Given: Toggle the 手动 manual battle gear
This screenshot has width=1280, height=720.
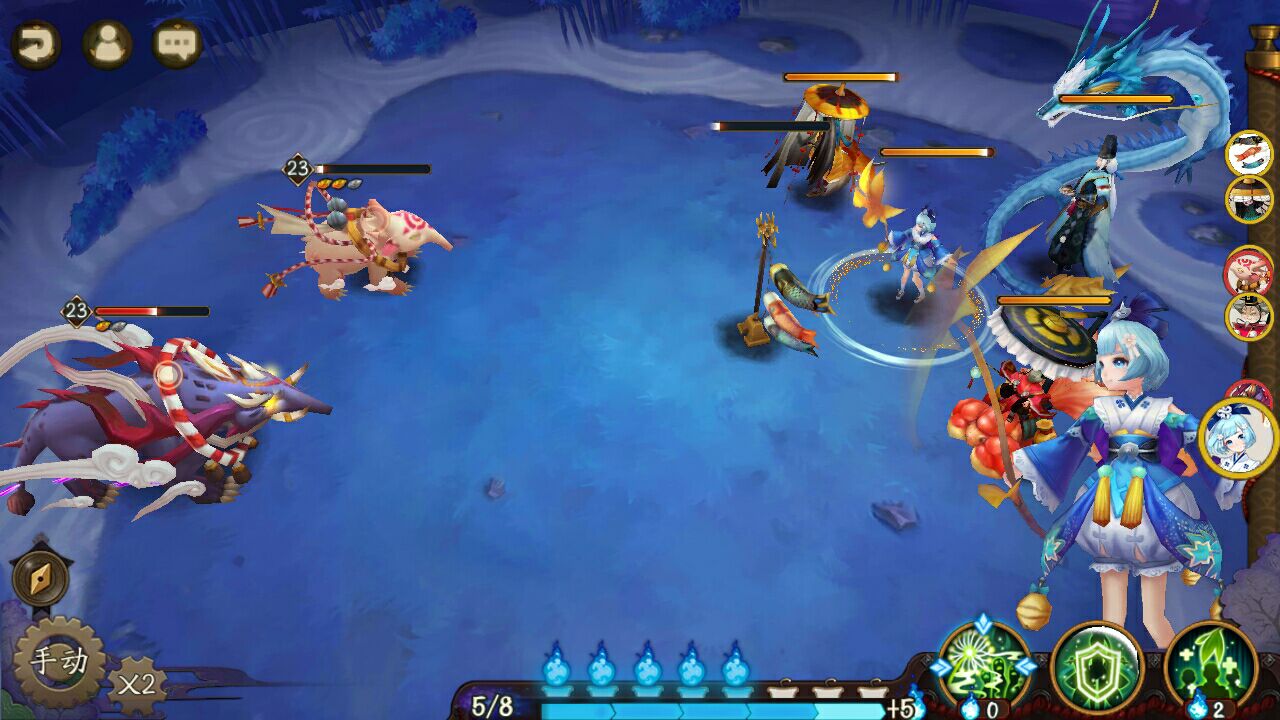Looking at the screenshot, I should pyautogui.click(x=58, y=660).
